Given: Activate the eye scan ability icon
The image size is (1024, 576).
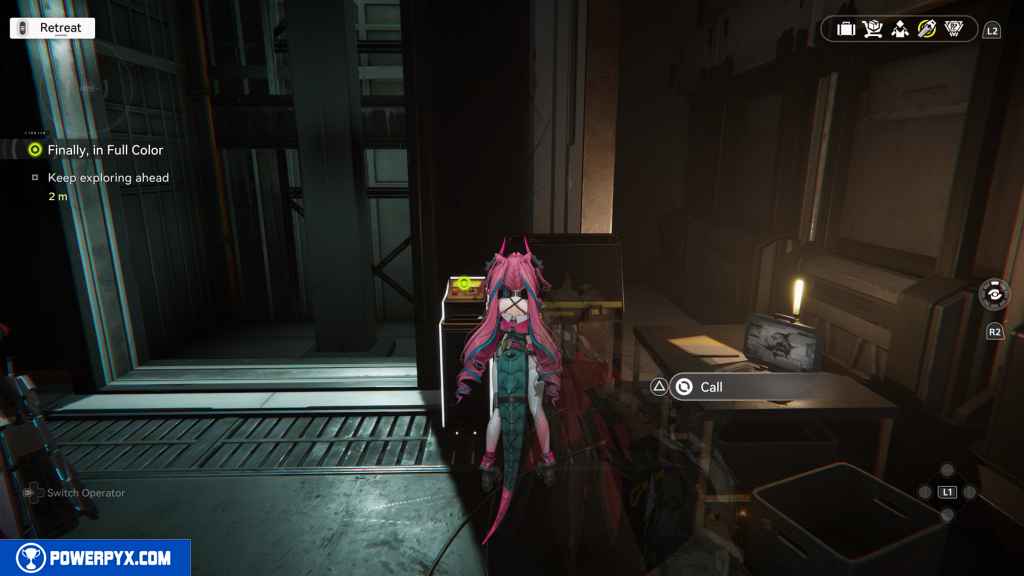Looking at the screenshot, I should (x=994, y=294).
